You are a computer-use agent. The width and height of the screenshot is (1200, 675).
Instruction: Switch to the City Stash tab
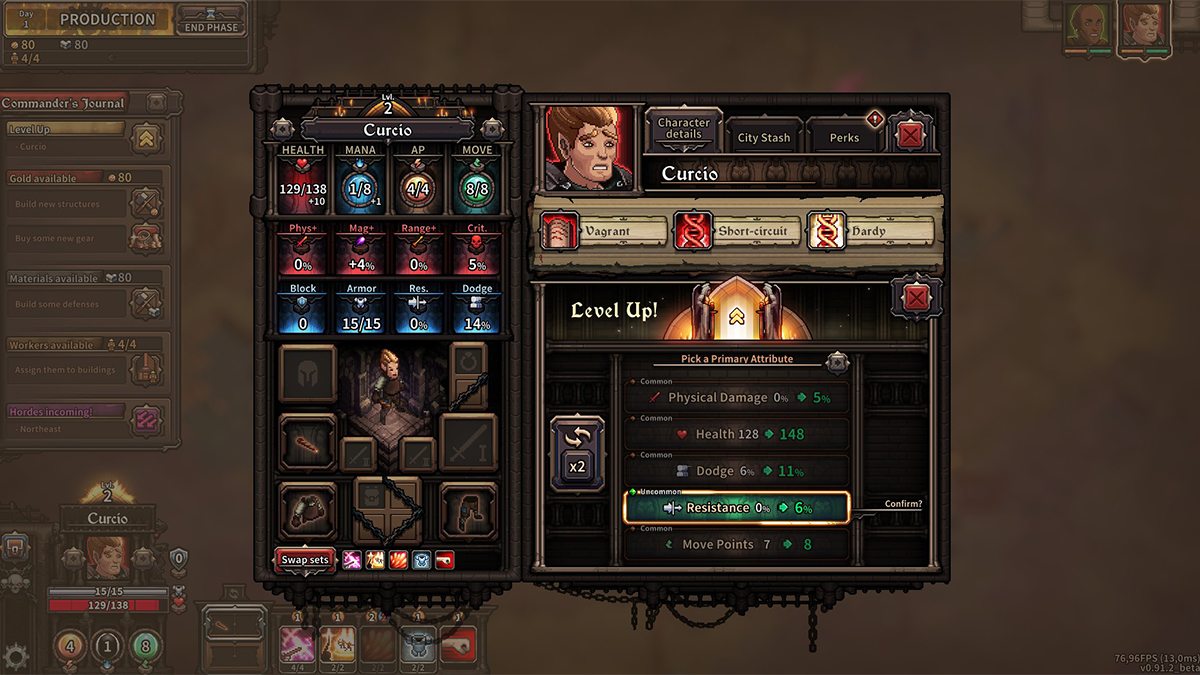(764, 138)
